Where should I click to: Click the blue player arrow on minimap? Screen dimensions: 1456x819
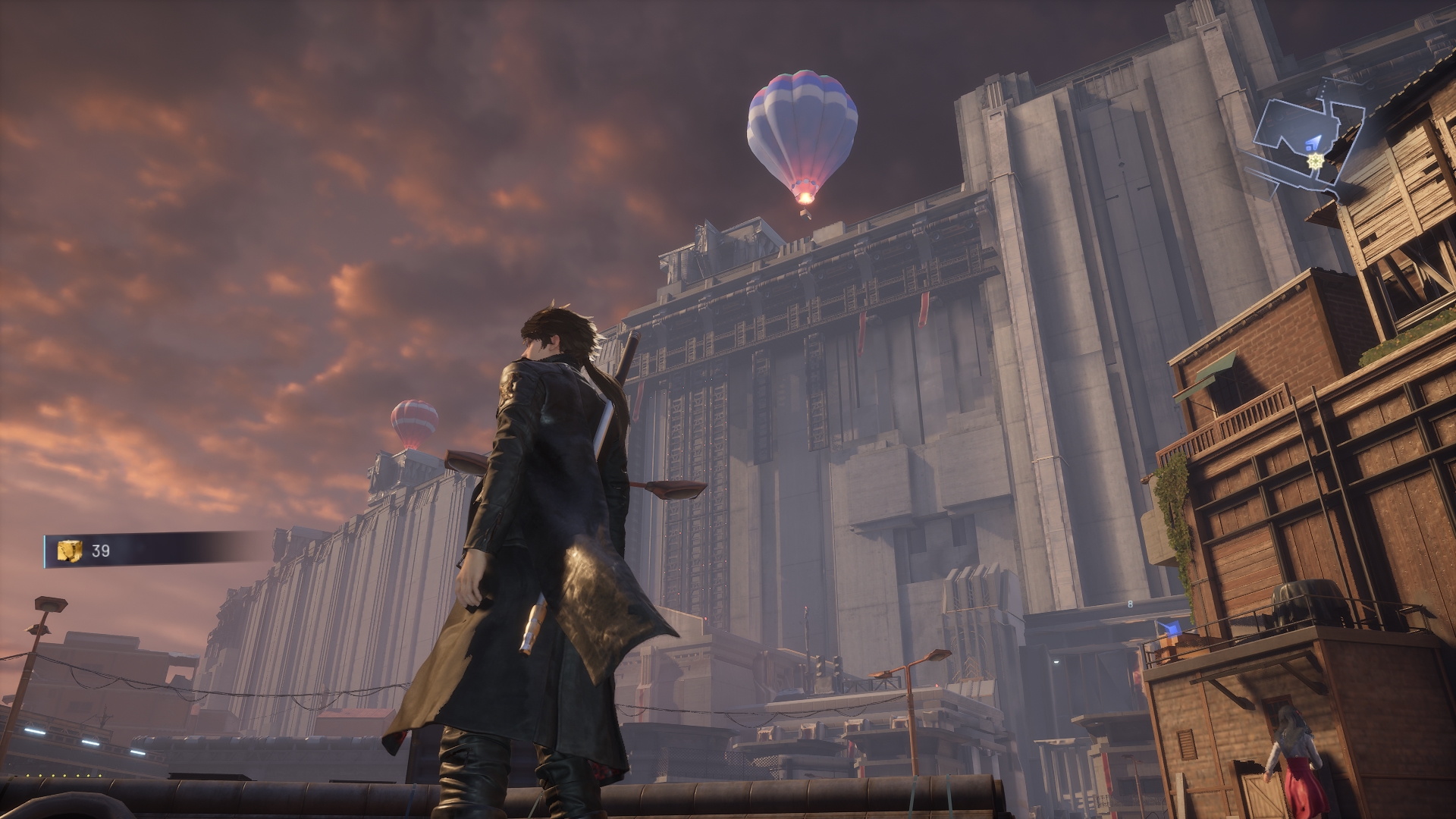pos(1313,141)
